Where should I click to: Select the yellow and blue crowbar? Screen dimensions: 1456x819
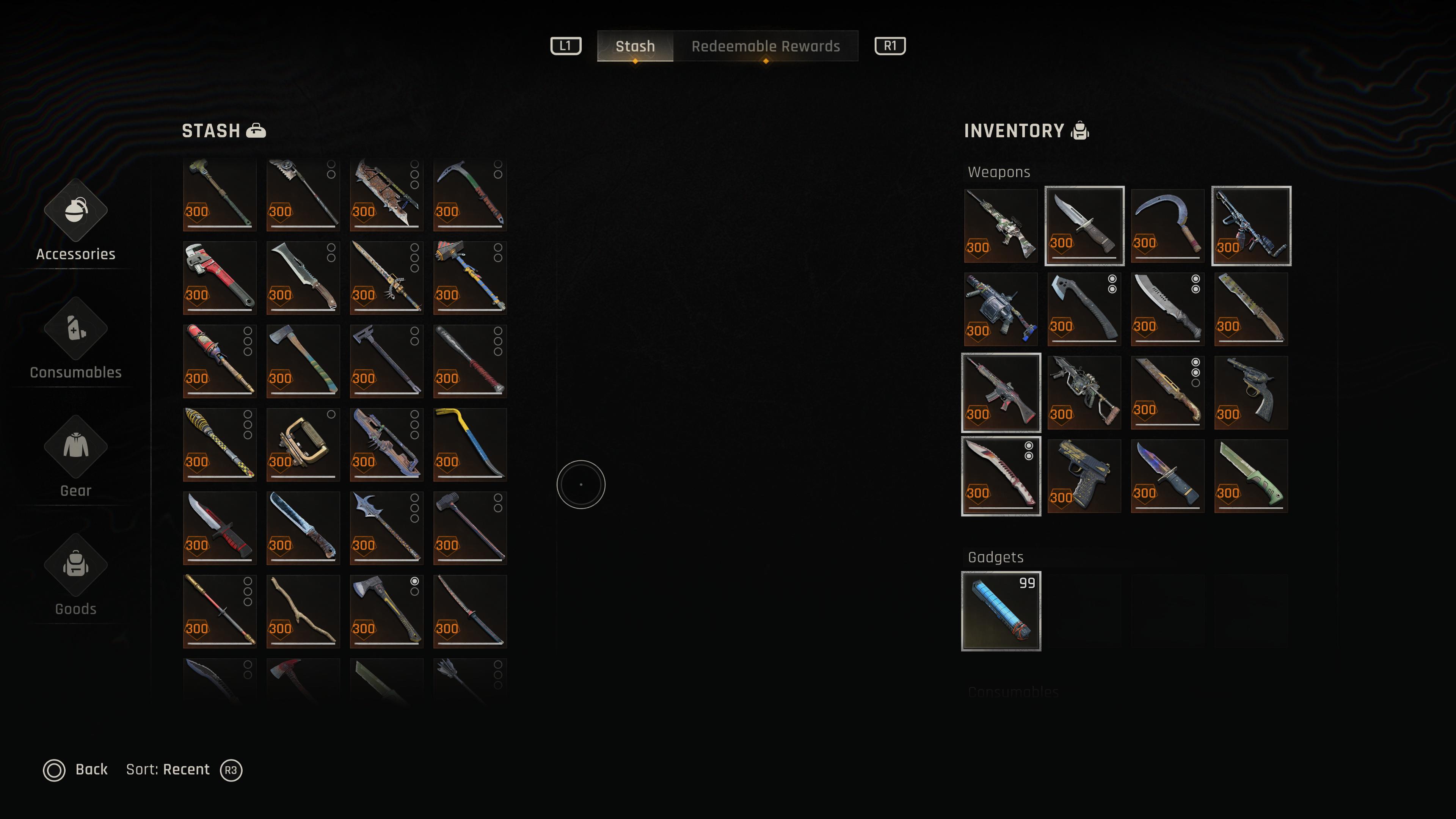coord(470,444)
